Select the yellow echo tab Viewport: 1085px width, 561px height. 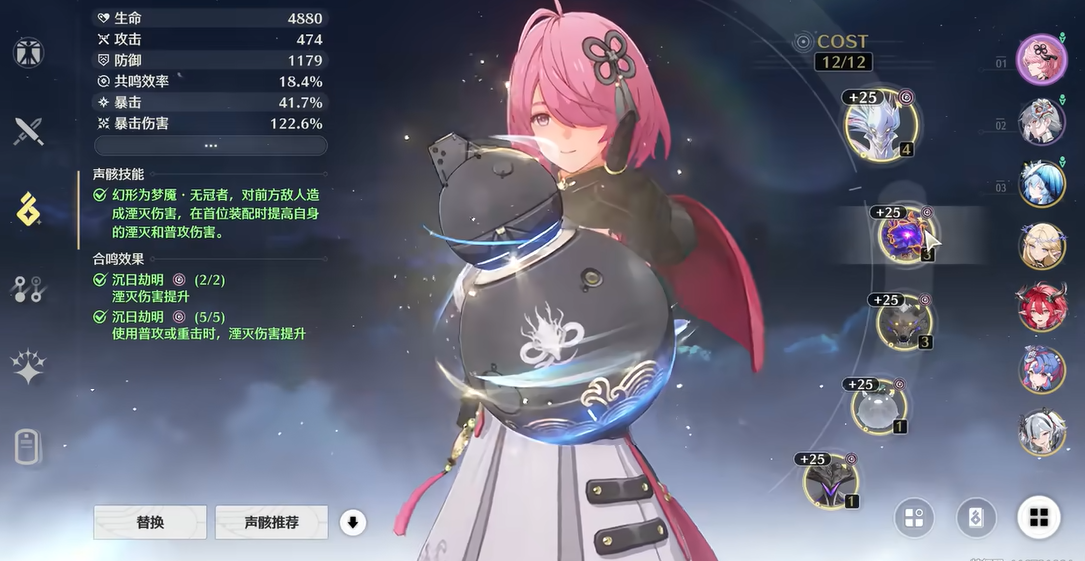click(x=28, y=209)
